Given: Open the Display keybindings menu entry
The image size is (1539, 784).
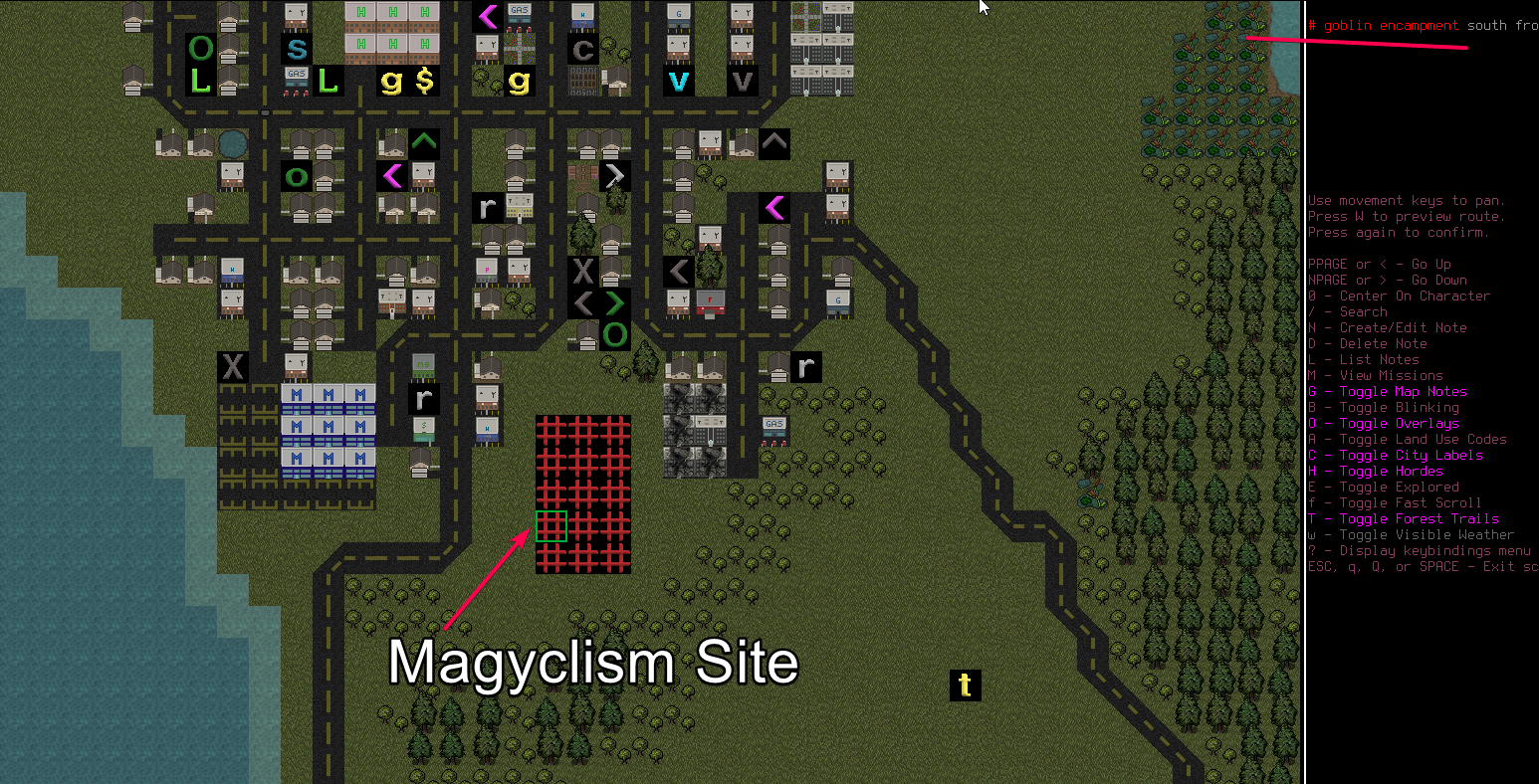Looking at the screenshot, I should coord(1419,550).
